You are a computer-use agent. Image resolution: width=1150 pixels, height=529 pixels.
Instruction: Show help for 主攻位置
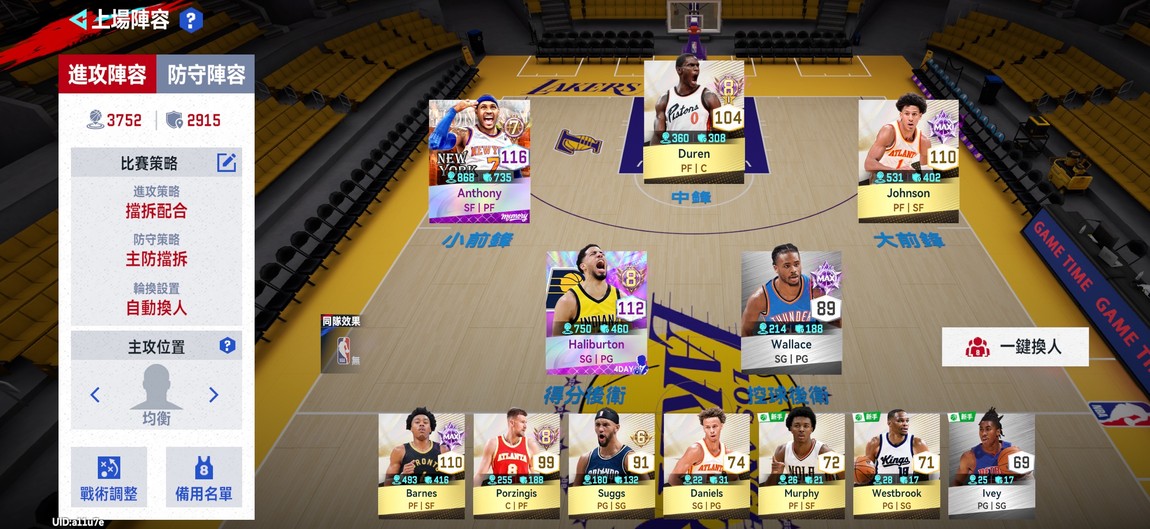tap(227, 346)
